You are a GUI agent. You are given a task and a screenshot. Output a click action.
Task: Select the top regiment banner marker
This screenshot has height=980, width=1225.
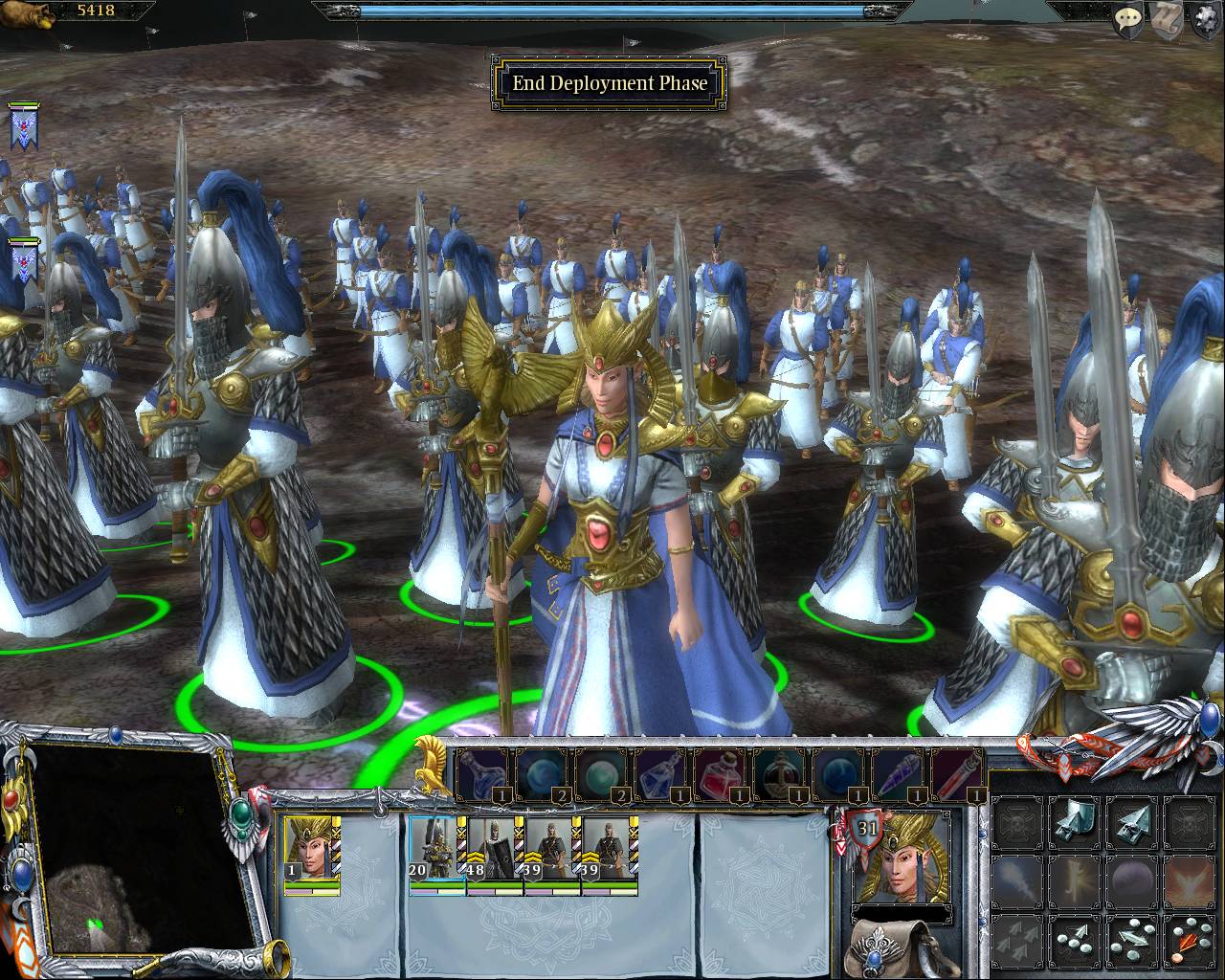(x=22, y=126)
